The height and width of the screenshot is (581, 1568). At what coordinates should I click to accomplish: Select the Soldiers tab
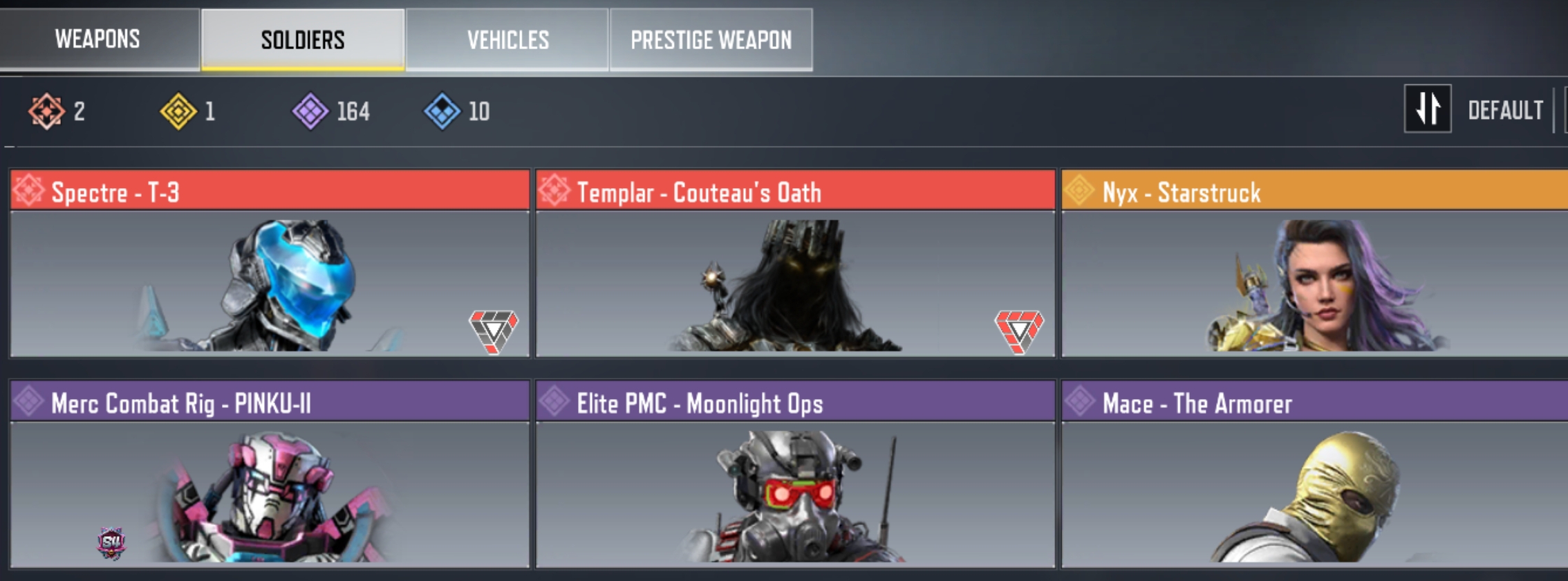[303, 39]
